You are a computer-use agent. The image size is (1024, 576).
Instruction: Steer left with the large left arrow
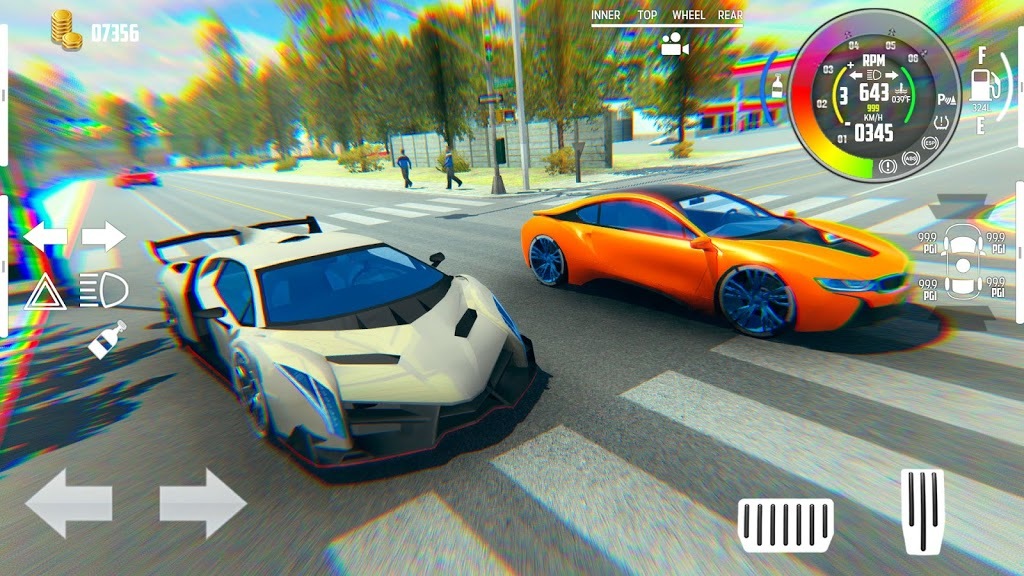pos(68,503)
